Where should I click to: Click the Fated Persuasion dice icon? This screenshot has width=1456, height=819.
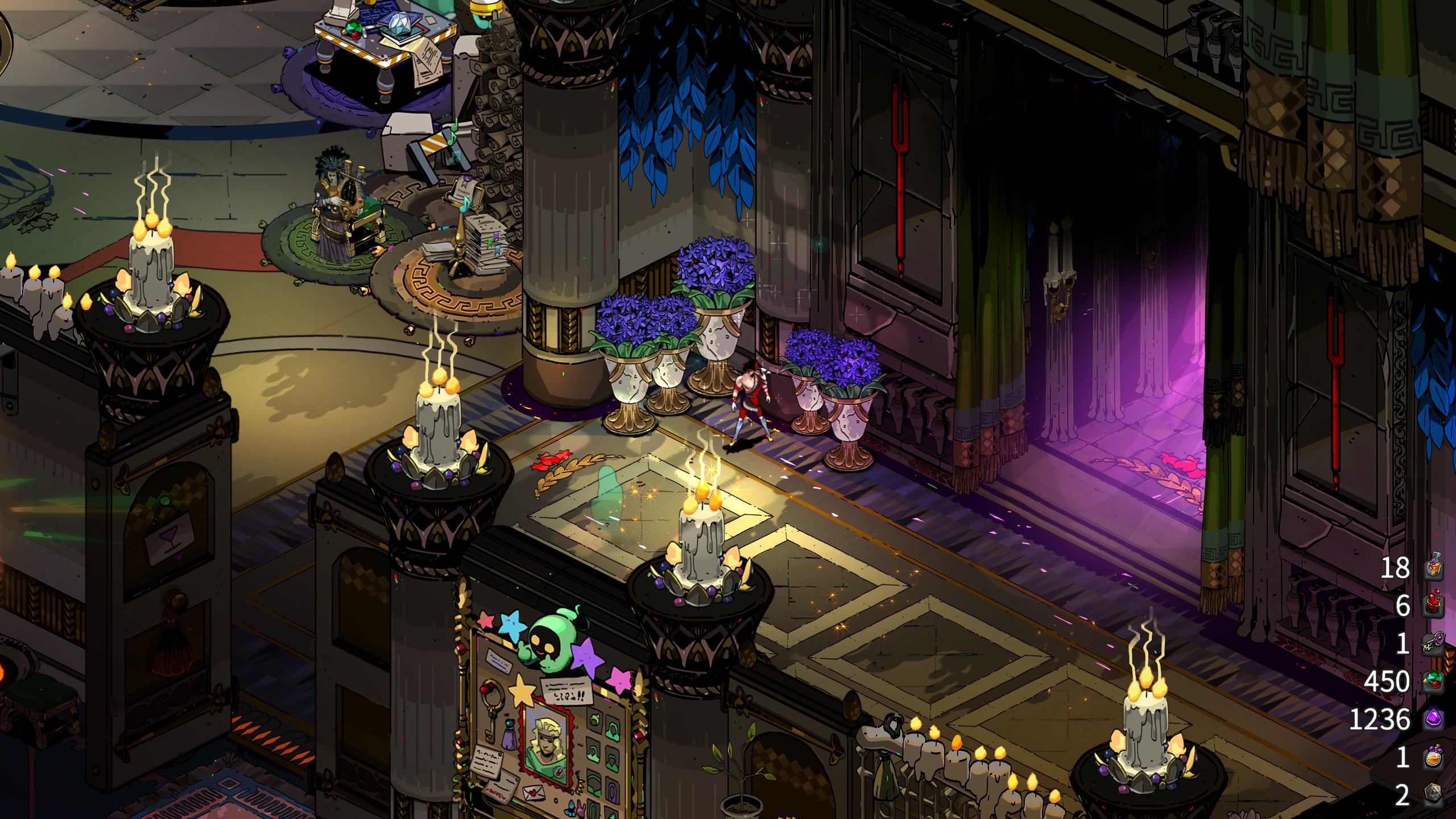click(x=1433, y=795)
